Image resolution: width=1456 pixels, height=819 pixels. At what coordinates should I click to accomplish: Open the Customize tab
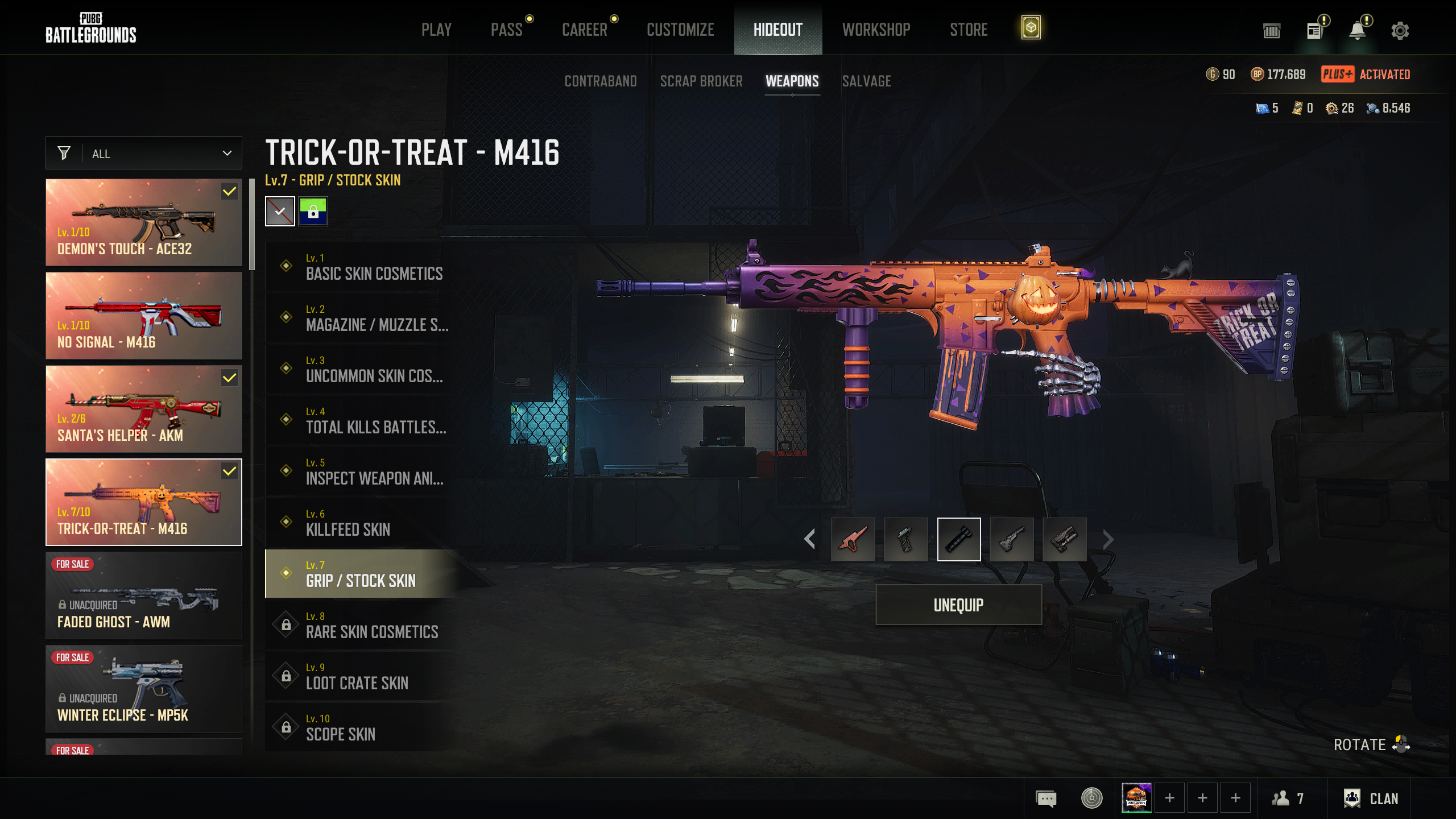click(x=680, y=30)
